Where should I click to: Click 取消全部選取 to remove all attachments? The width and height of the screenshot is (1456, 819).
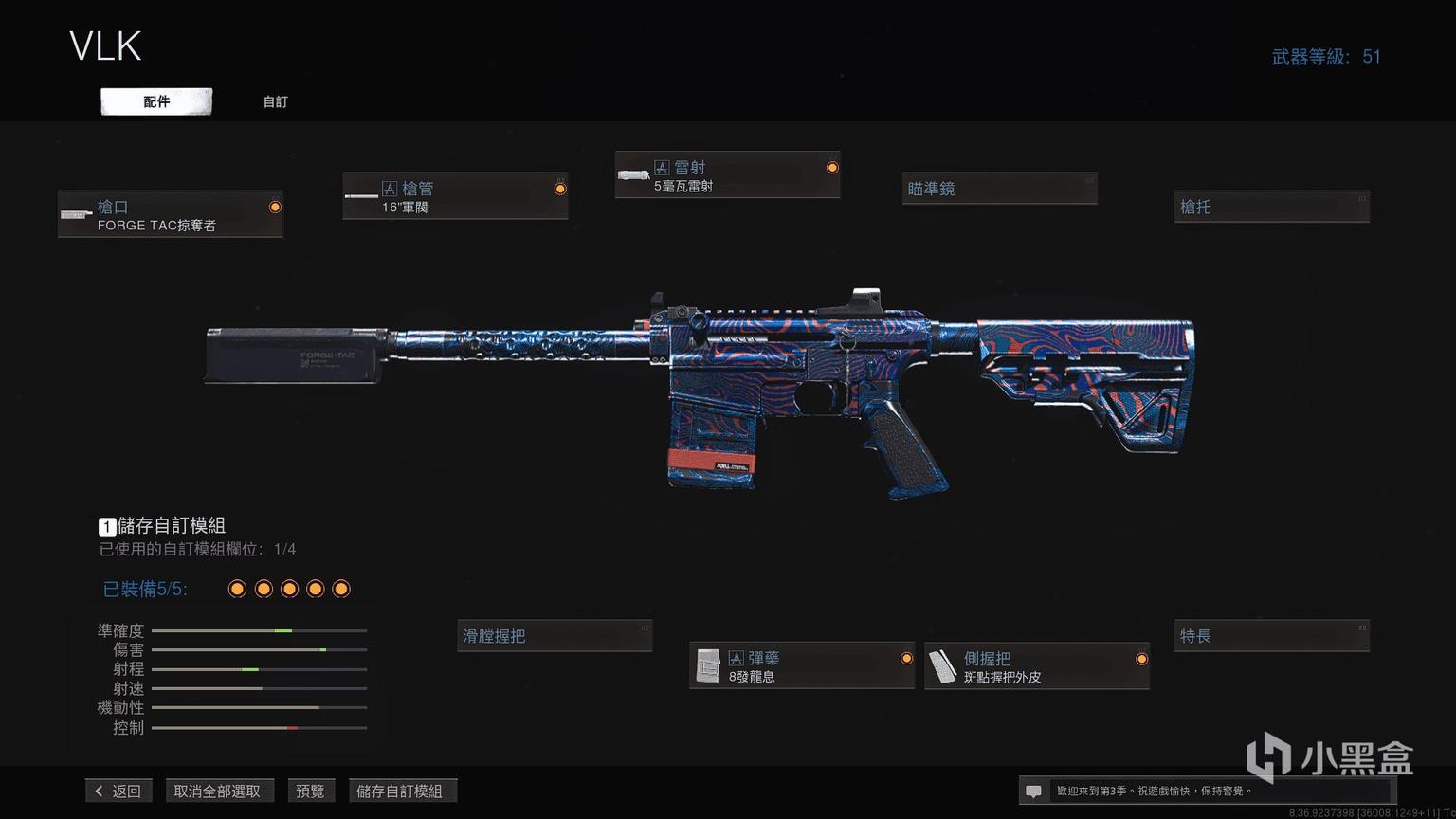click(217, 791)
